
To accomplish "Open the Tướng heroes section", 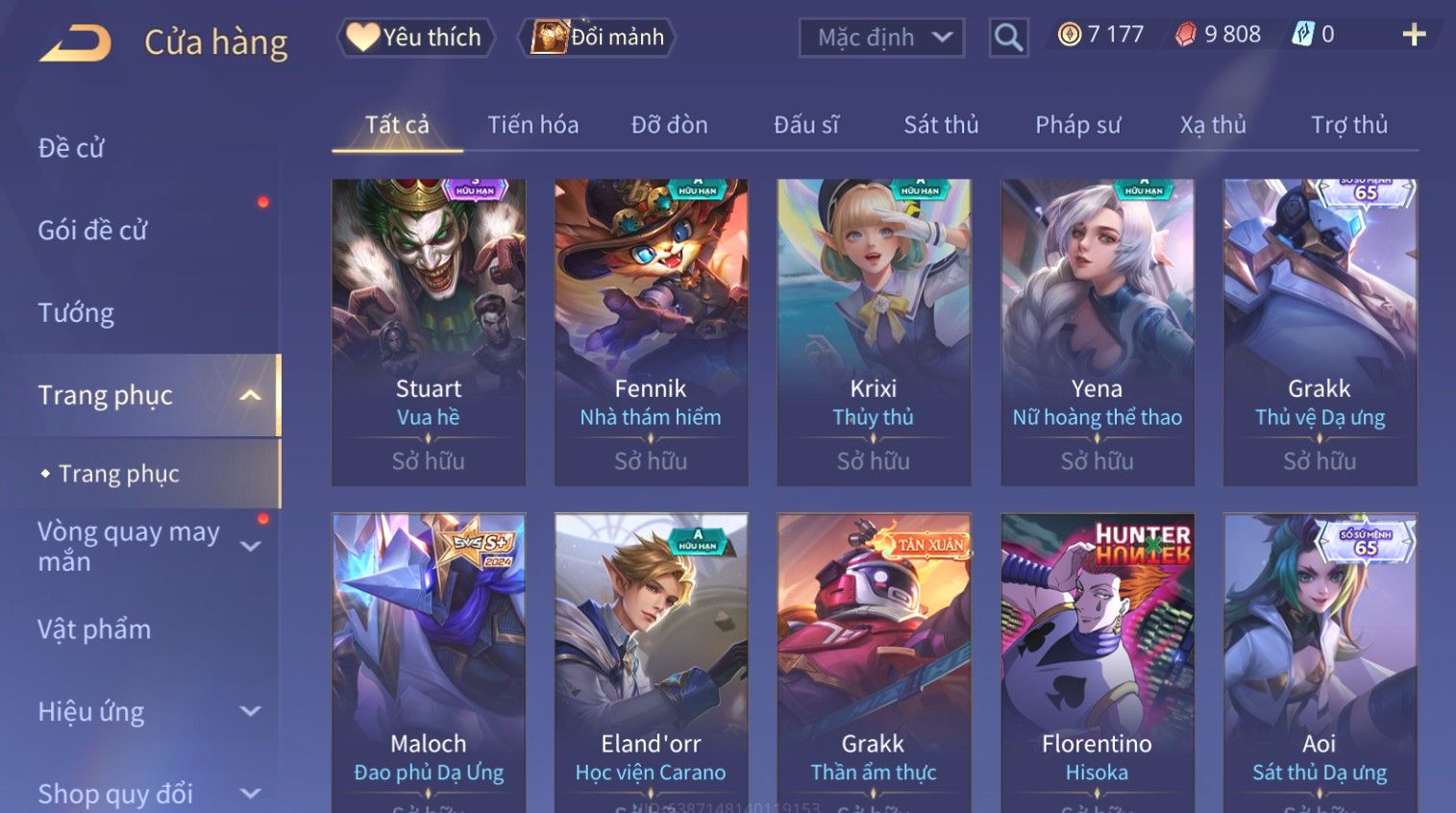I will [x=76, y=313].
